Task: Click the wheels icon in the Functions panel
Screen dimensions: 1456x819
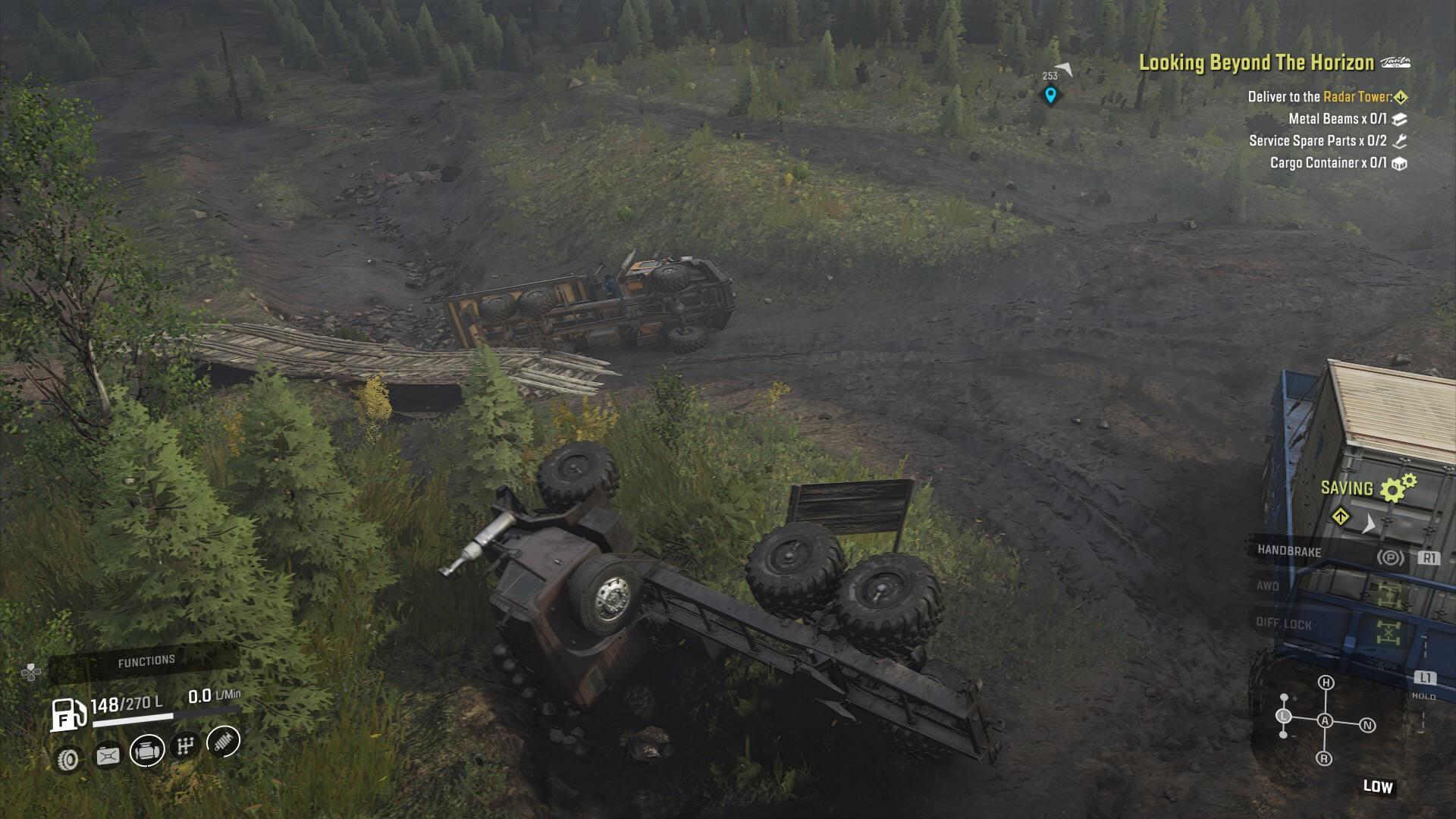Action: coord(68,758)
